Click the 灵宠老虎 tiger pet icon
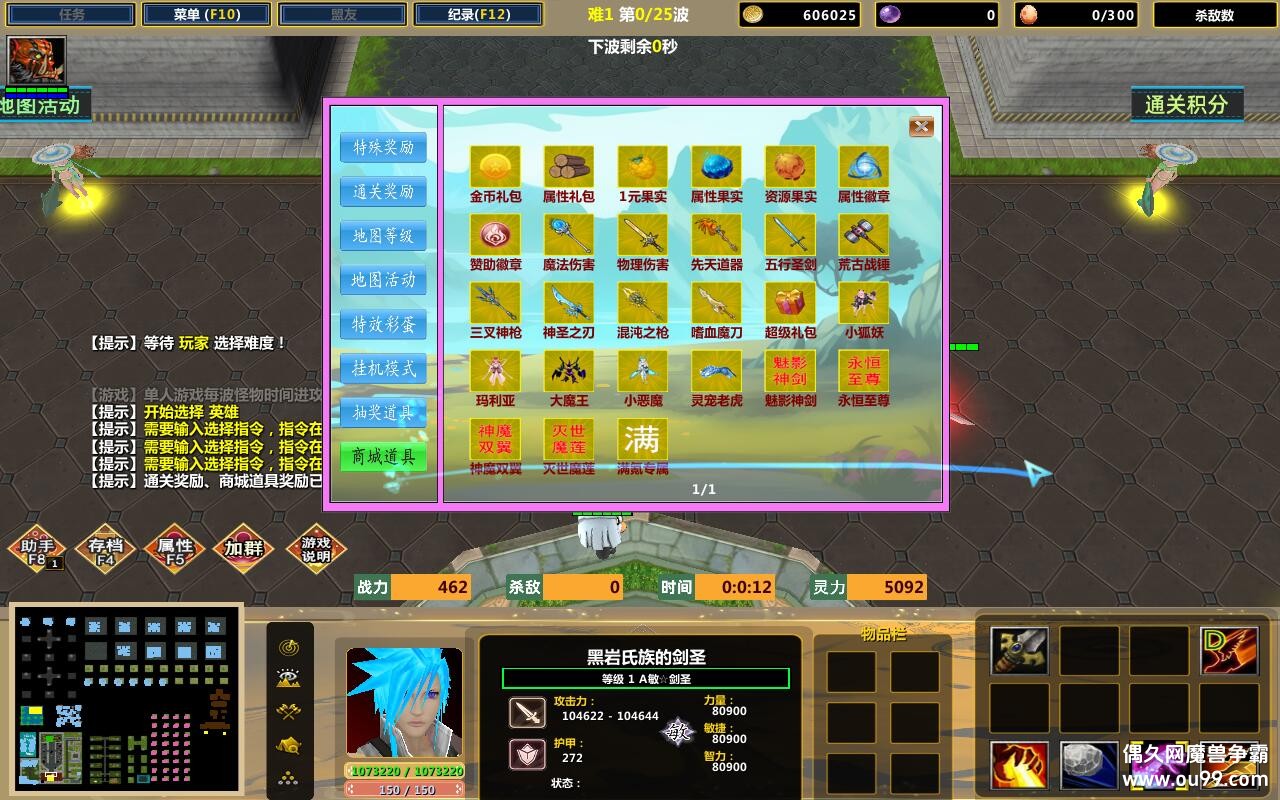This screenshot has width=1280, height=800. [717, 372]
